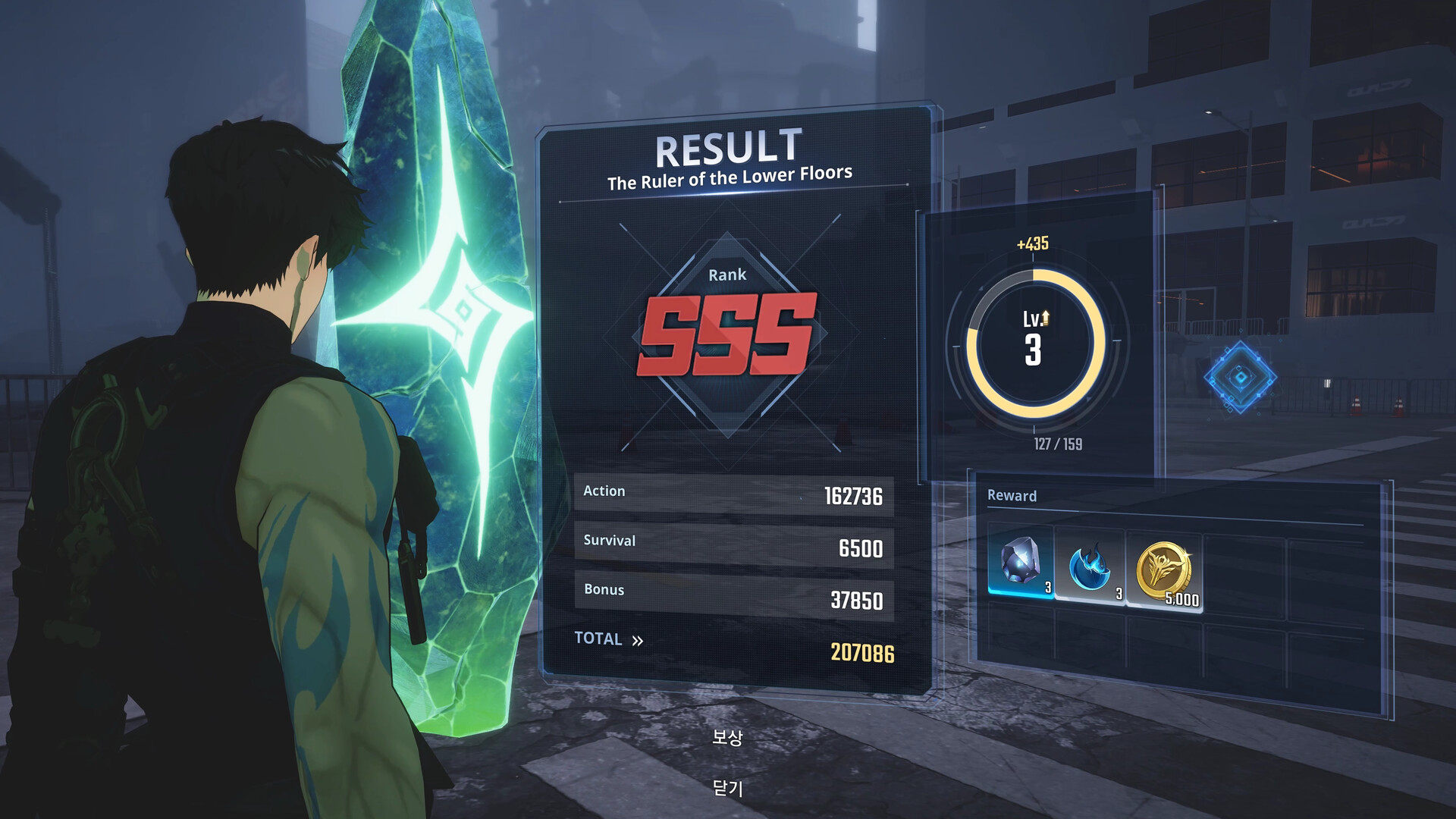The width and height of the screenshot is (1456, 819).
Task: Select the 보상 reward option
Action: click(727, 736)
